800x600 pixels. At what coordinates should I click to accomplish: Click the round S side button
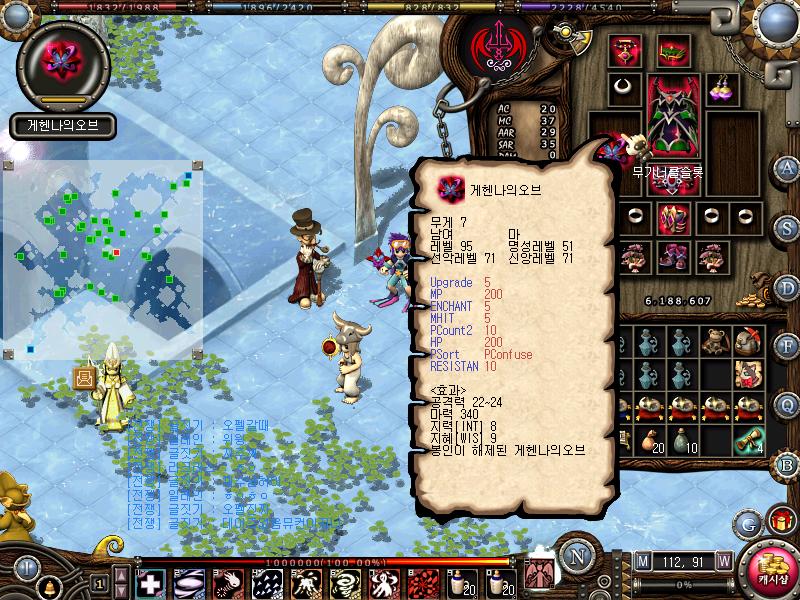point(788,226)
